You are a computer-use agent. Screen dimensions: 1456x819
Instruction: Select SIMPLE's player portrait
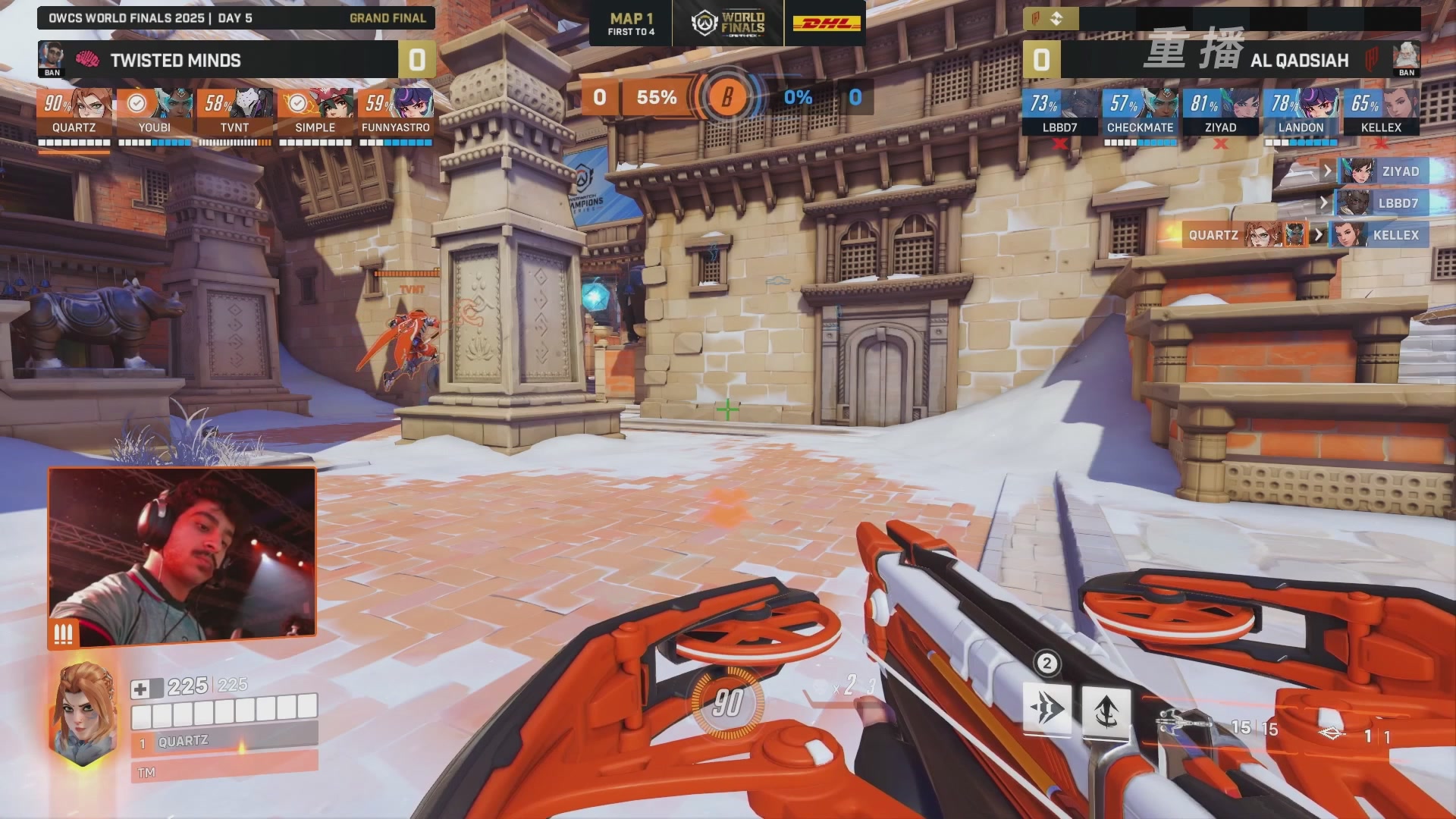point(315,104)
